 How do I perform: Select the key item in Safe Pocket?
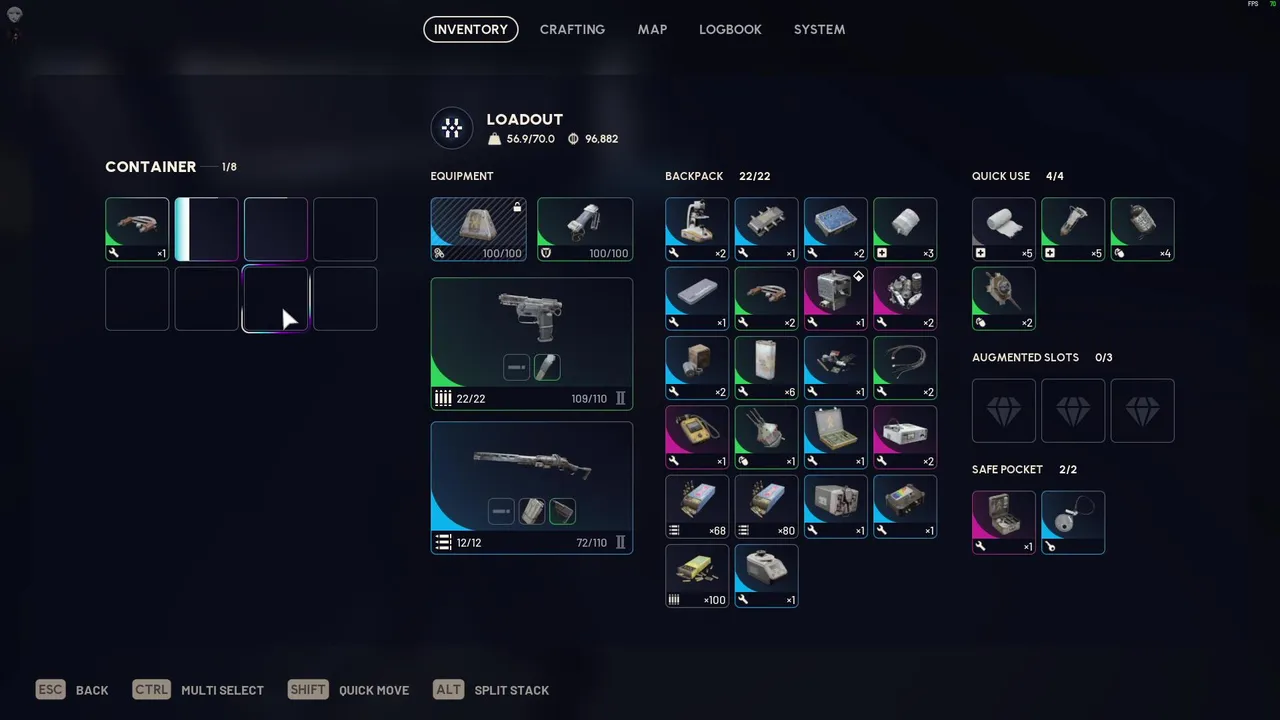[1073, 522]
